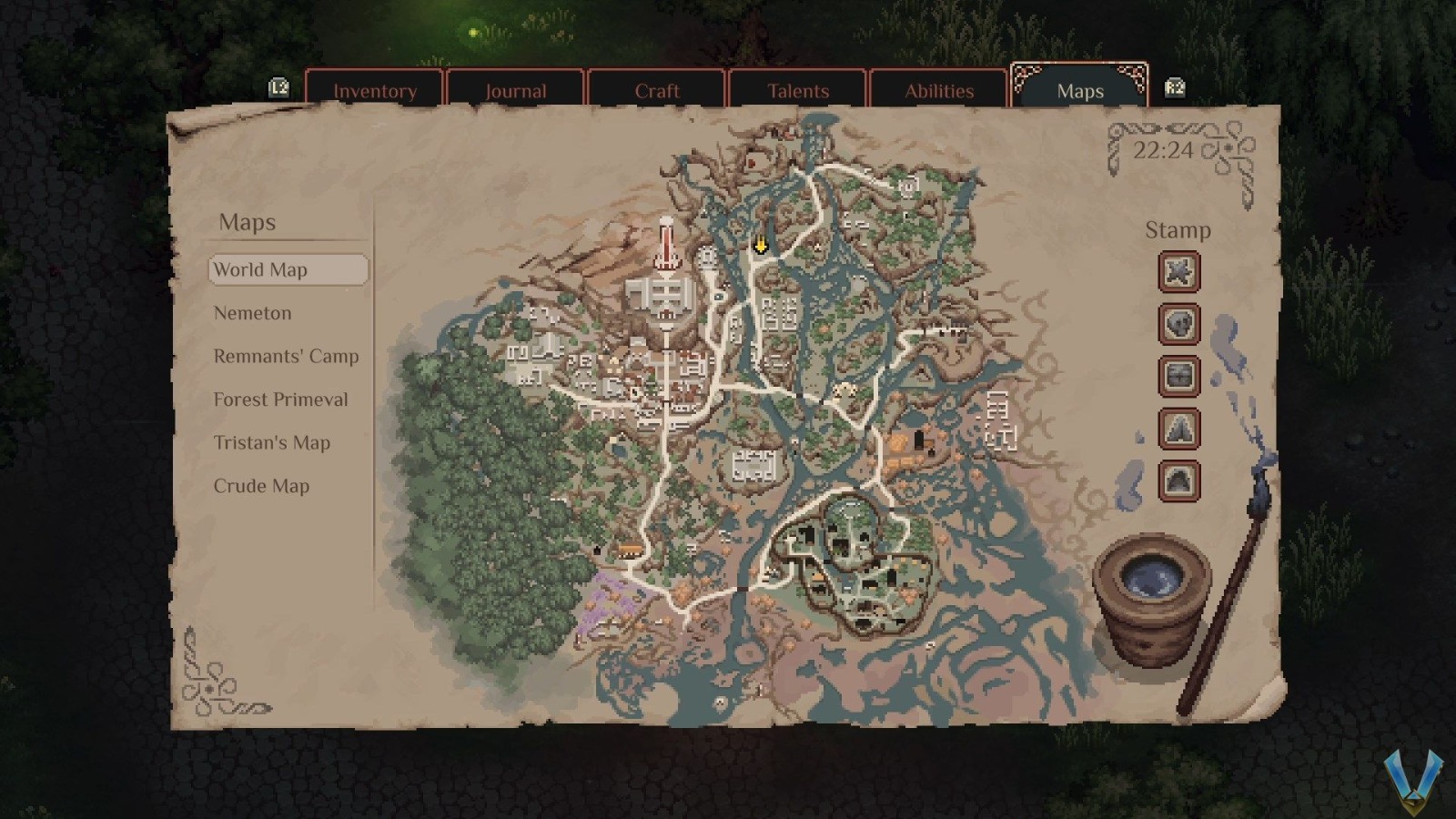Select the star stamp icon
This screenshot has width=1456, height=819.
1178,272
